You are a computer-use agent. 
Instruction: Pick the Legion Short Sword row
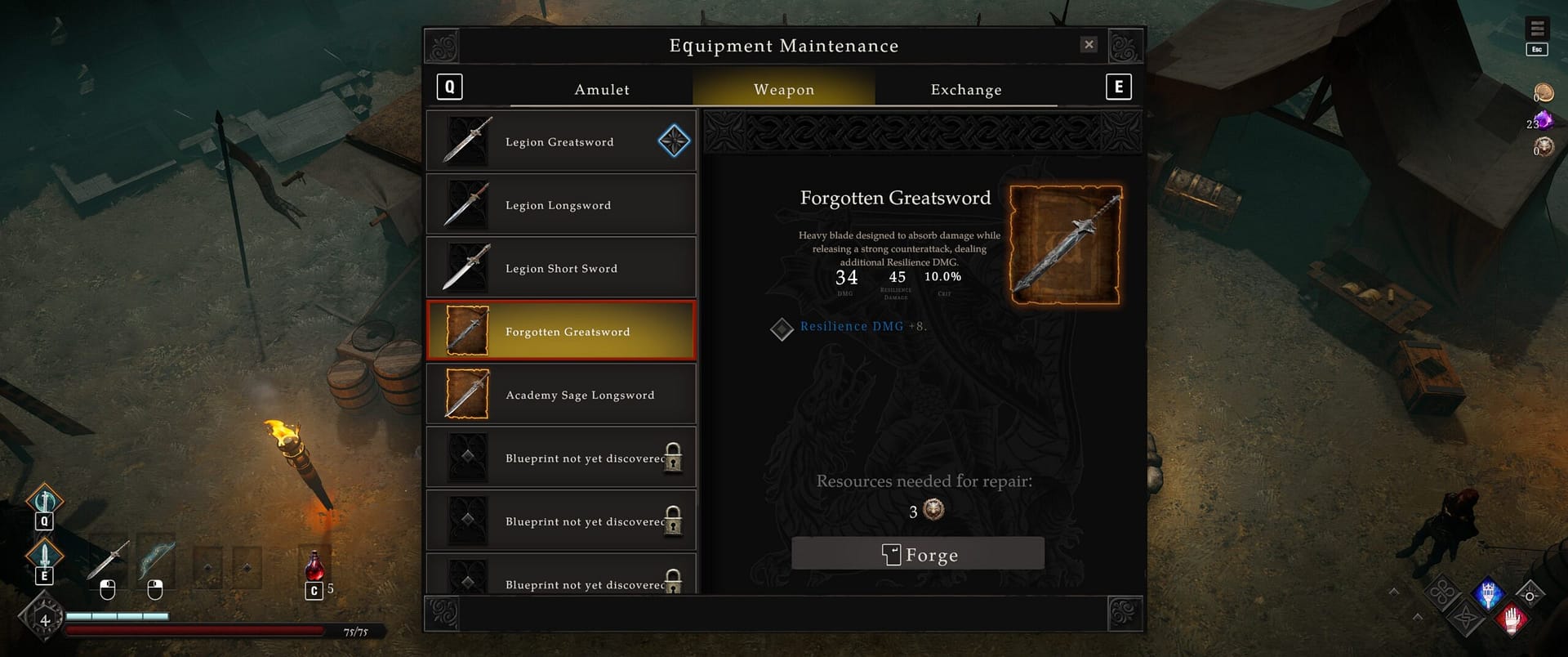tap(561, 268)
